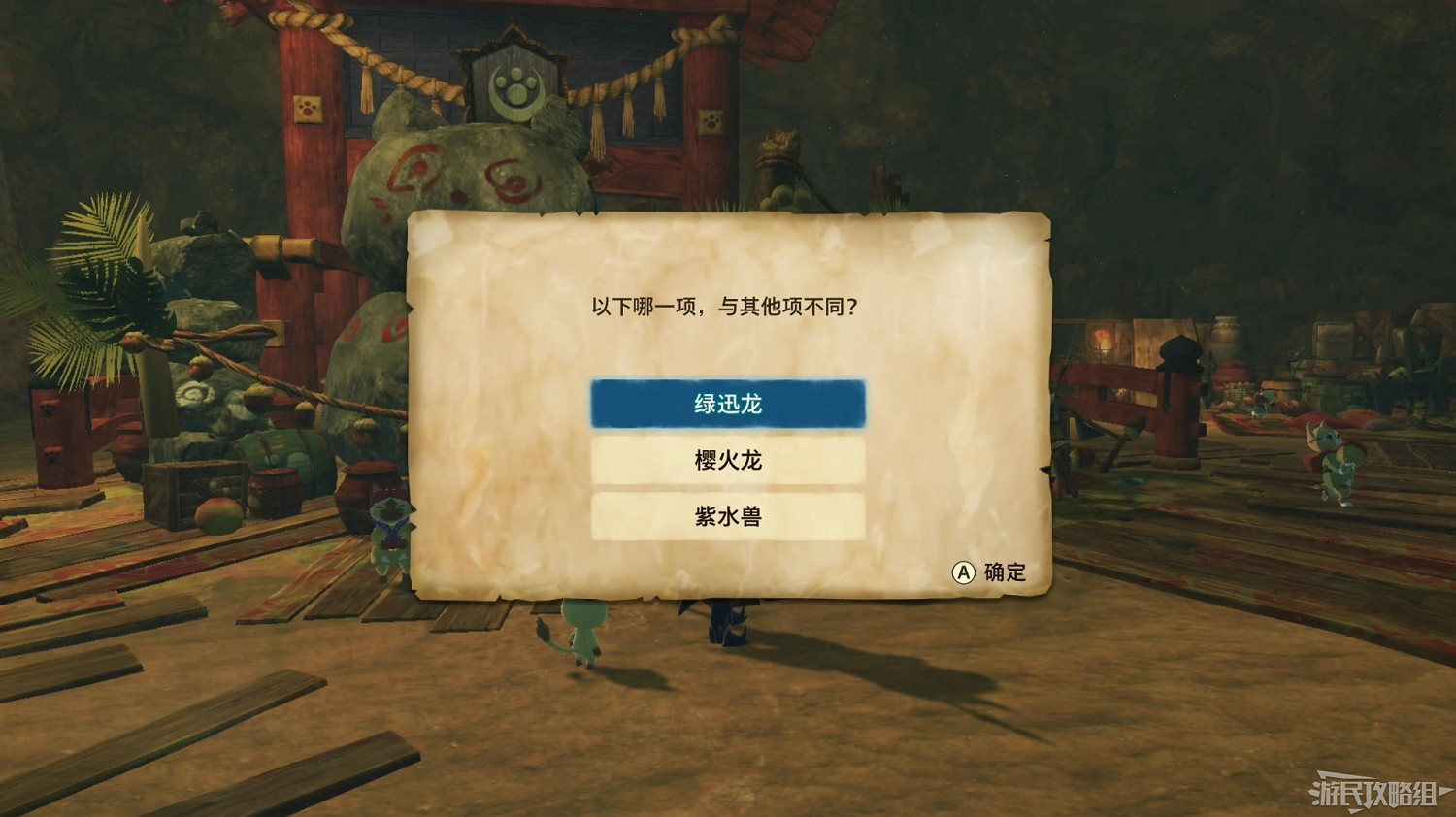The width and height of the screenshot is (1456, 817).
Task: Choose the 樱火龙 answer
Action: [x=727, y=462]
